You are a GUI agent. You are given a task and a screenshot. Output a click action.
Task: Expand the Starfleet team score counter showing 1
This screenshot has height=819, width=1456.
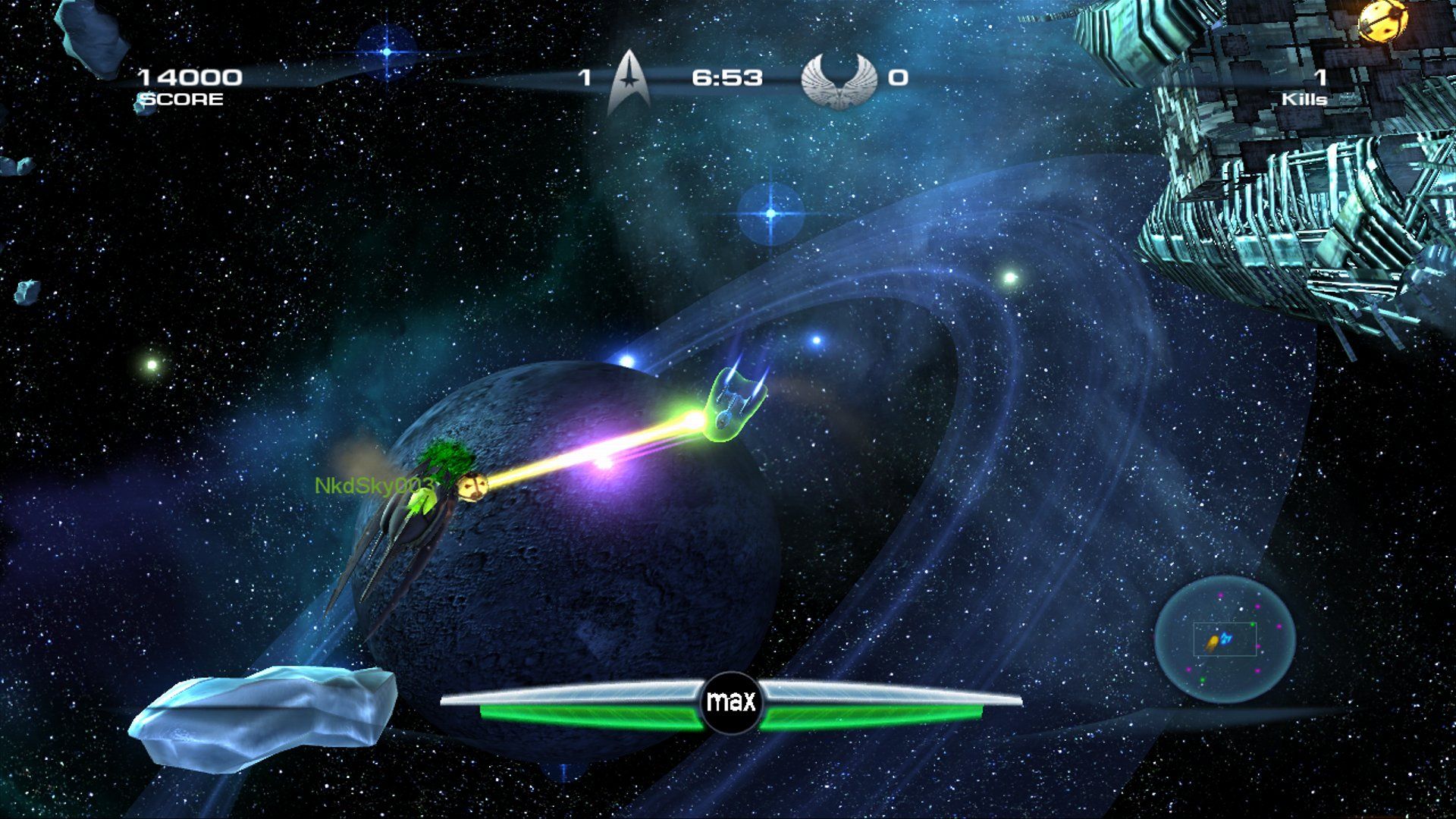(585, 76)
